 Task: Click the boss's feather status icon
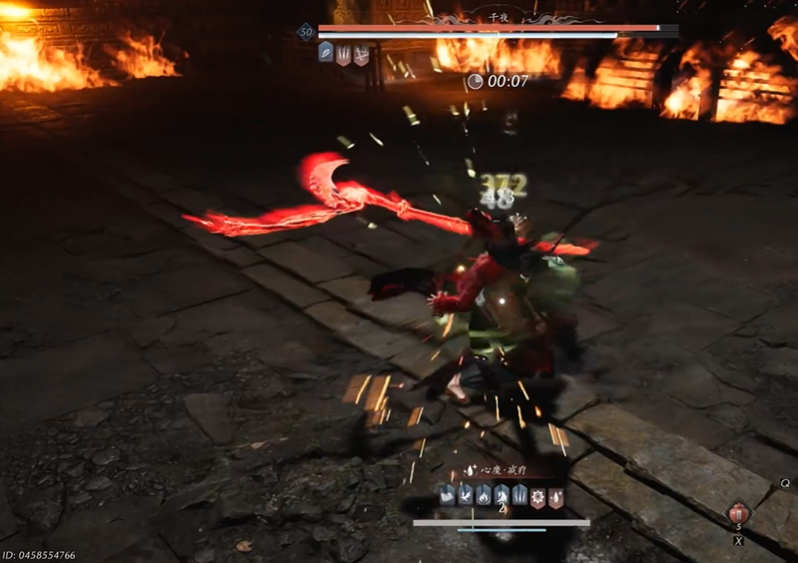[326, 53]
